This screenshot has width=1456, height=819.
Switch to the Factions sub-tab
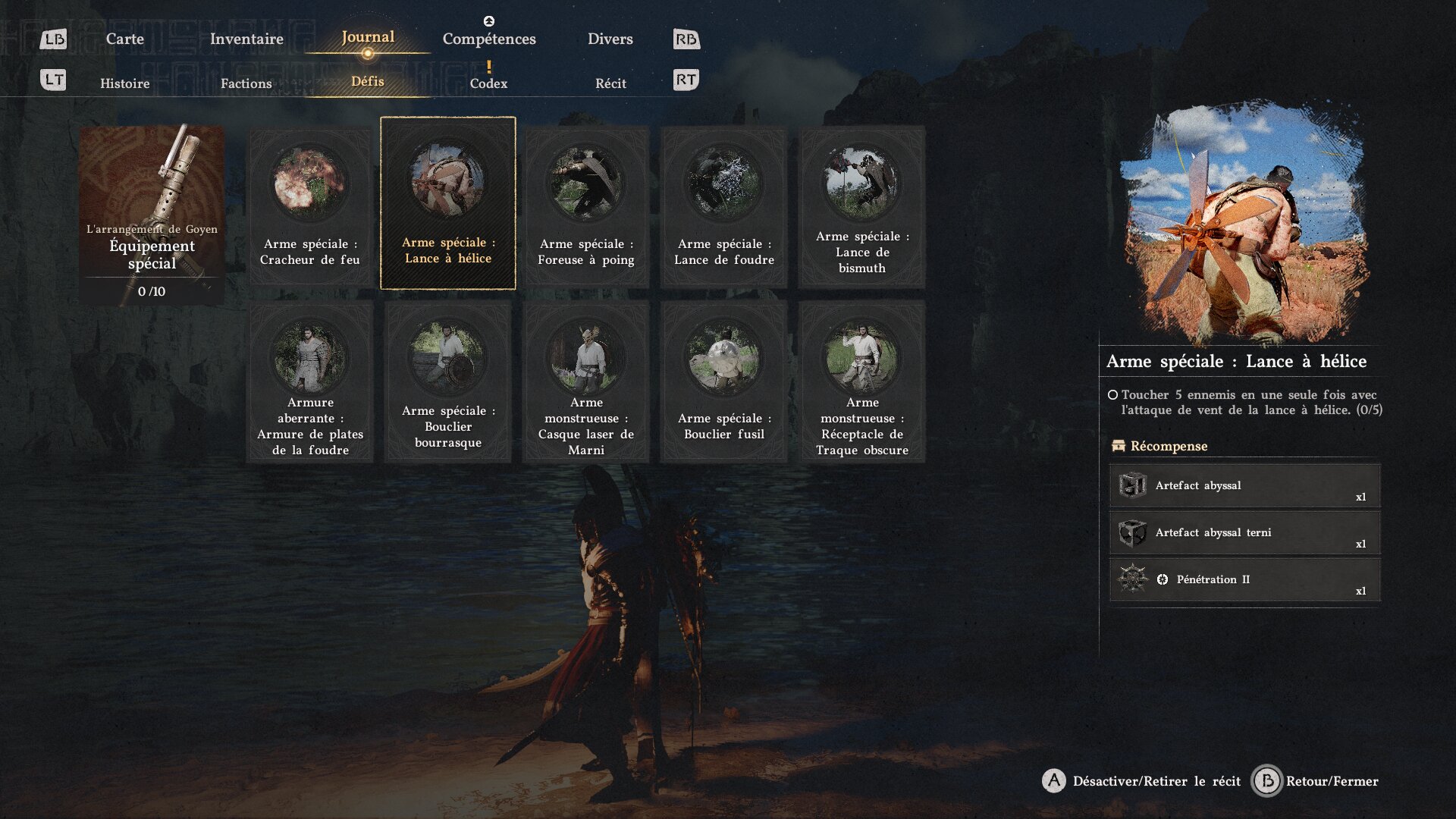pos(246,83)
